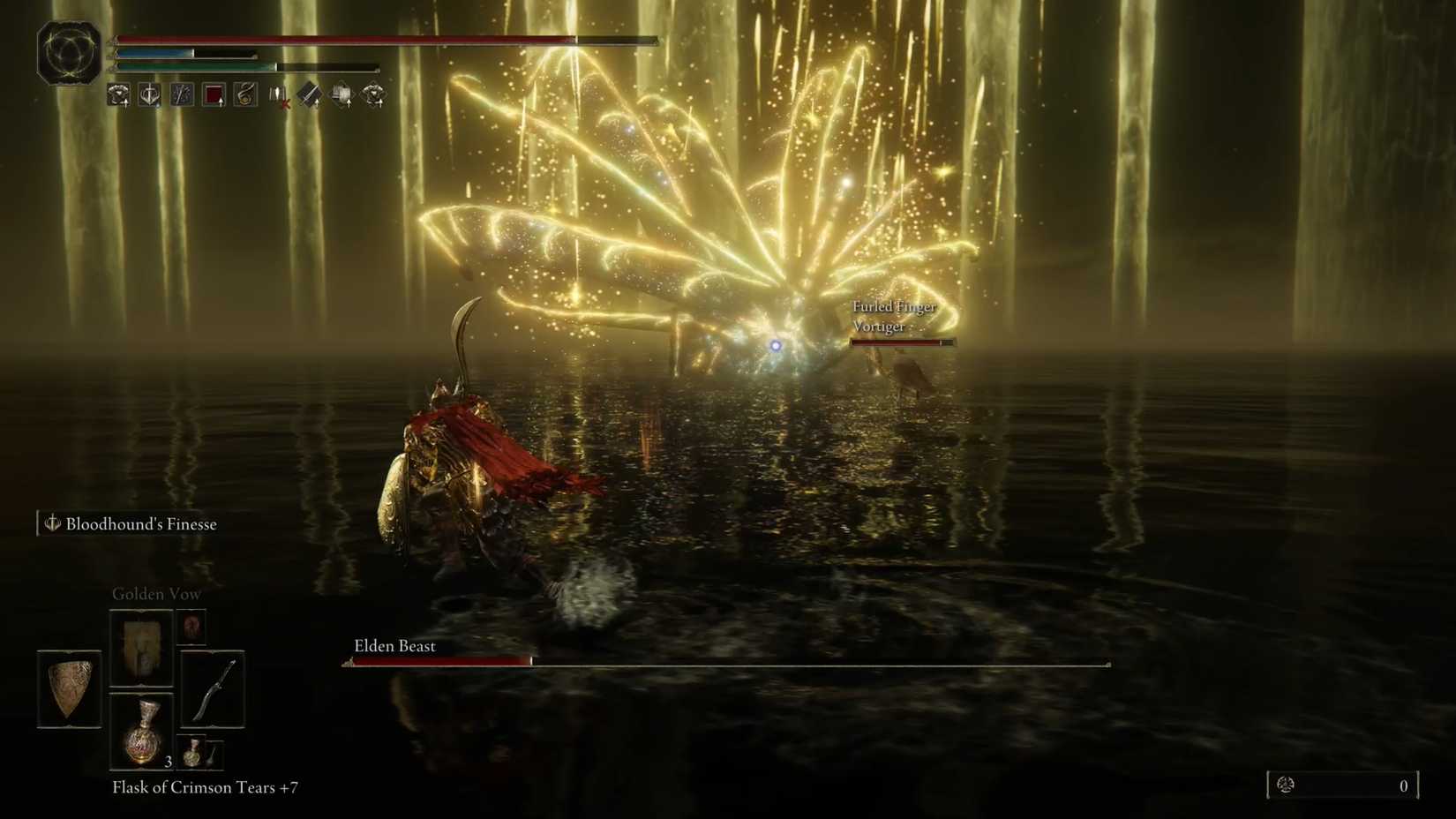1456x819 pixels.
Task: Click the red square buff icon
Action: [214, 94]
